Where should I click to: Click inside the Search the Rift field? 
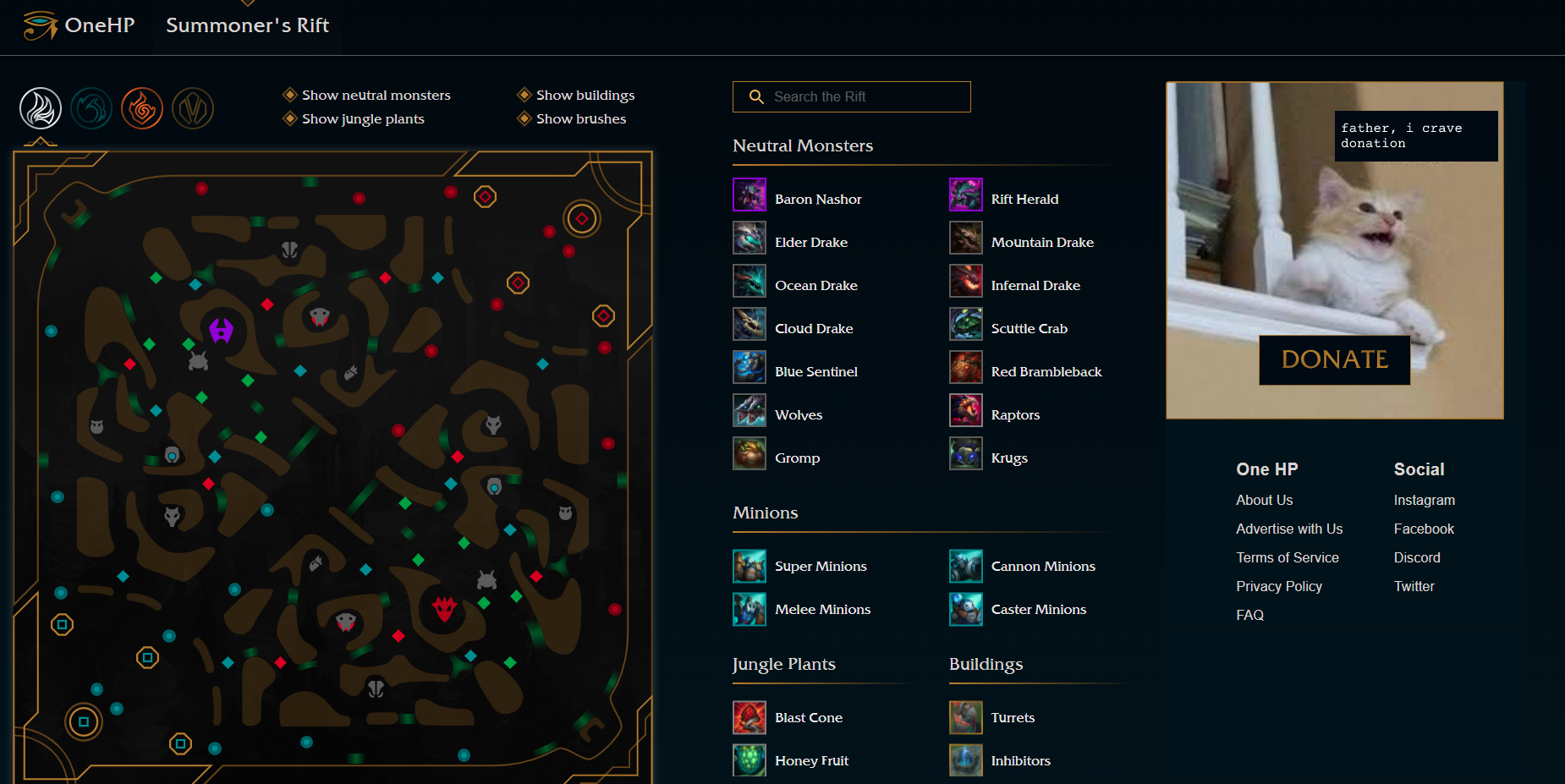coord(850,96)
